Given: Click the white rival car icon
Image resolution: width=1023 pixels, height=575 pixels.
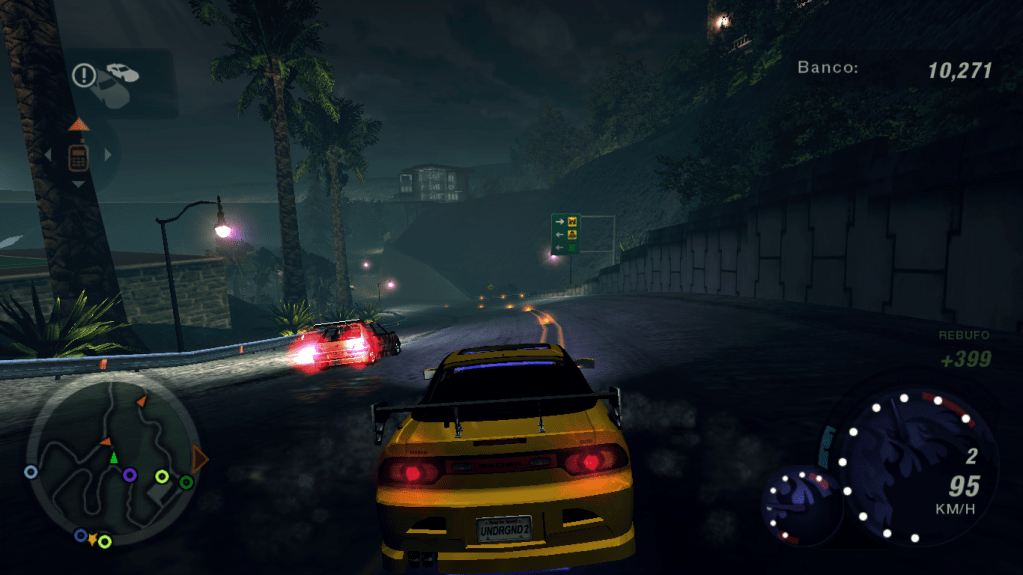Looking at the screenshot, I should [122, 73].
